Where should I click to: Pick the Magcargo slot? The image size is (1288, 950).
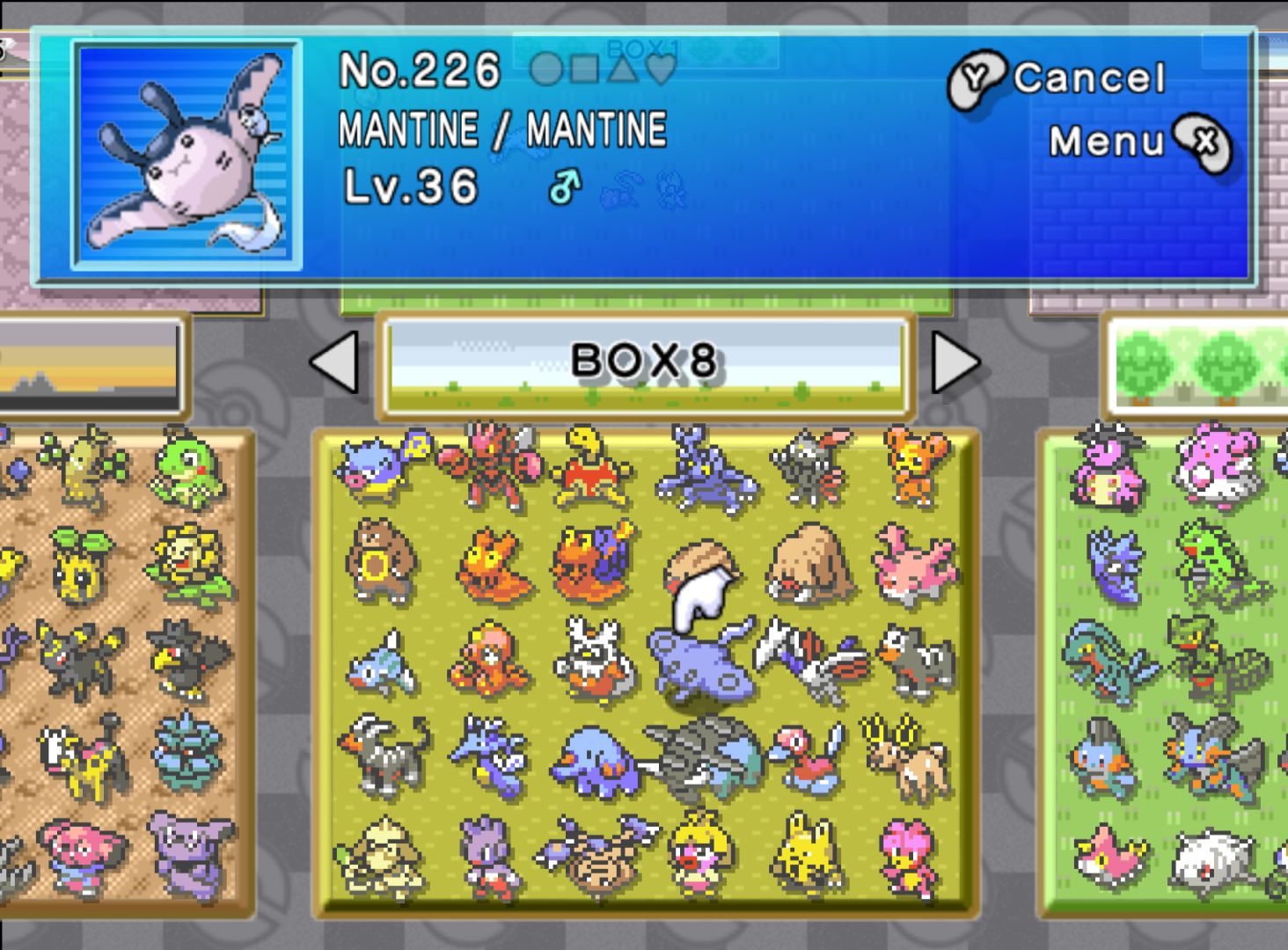pos(596,563)
